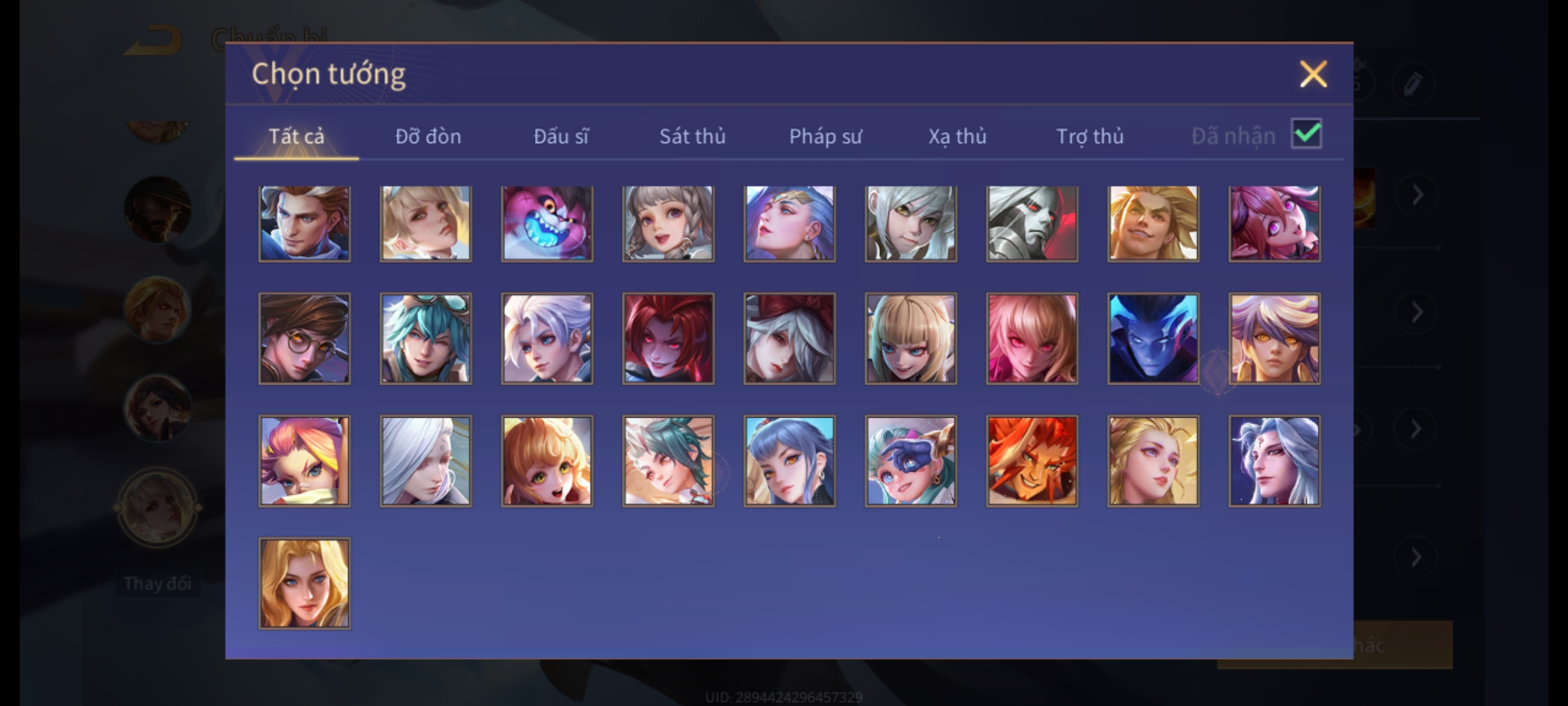Choose the red-haired vampire hero portrait
Viewport: 1568px width, 706px height.
pyautogui.click(x=668, y=339)
